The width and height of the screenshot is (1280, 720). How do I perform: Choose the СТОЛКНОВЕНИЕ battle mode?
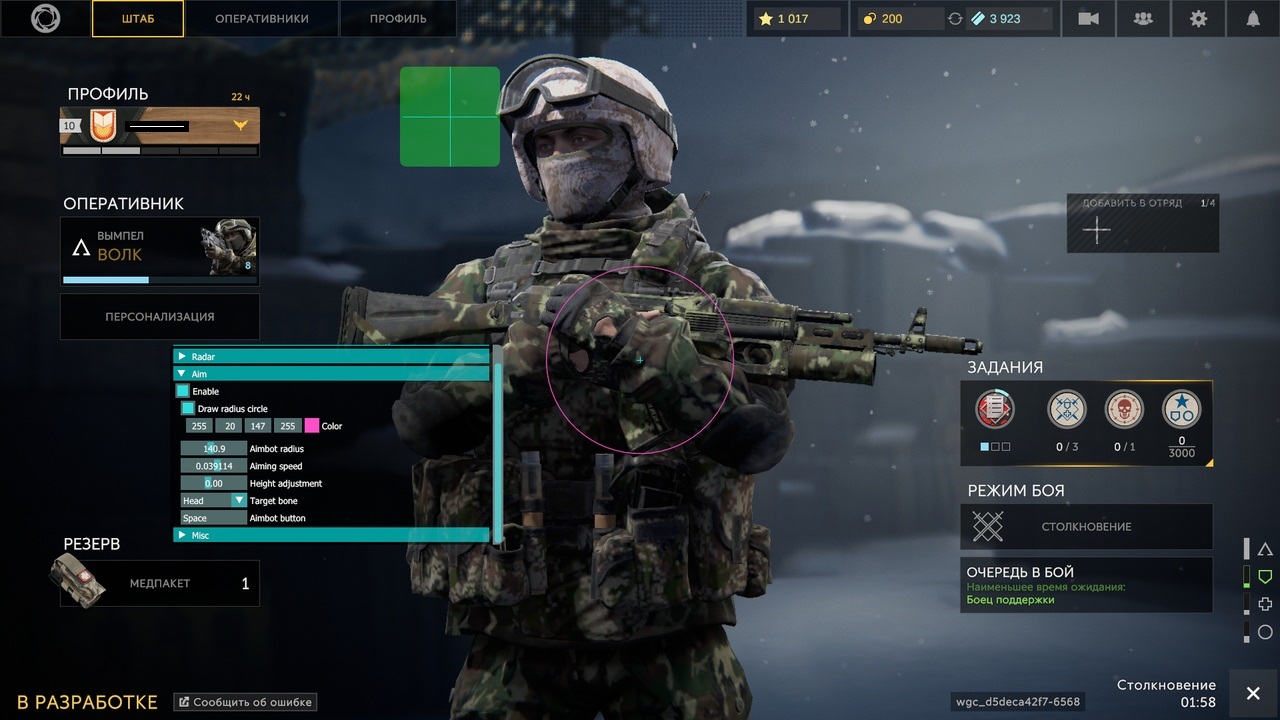[1086, 526]
